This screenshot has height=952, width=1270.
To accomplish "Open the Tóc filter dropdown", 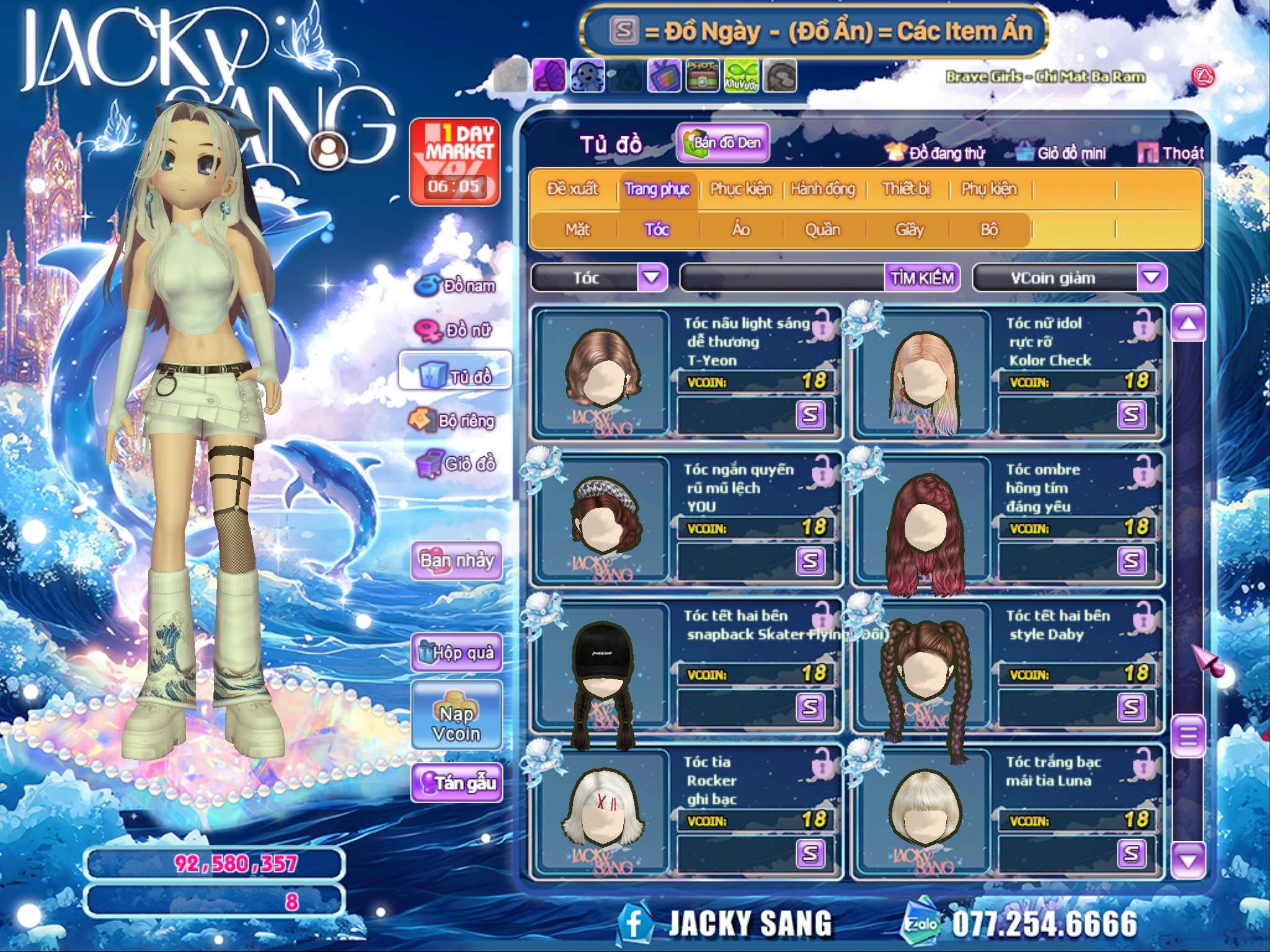I will point(652,277).
